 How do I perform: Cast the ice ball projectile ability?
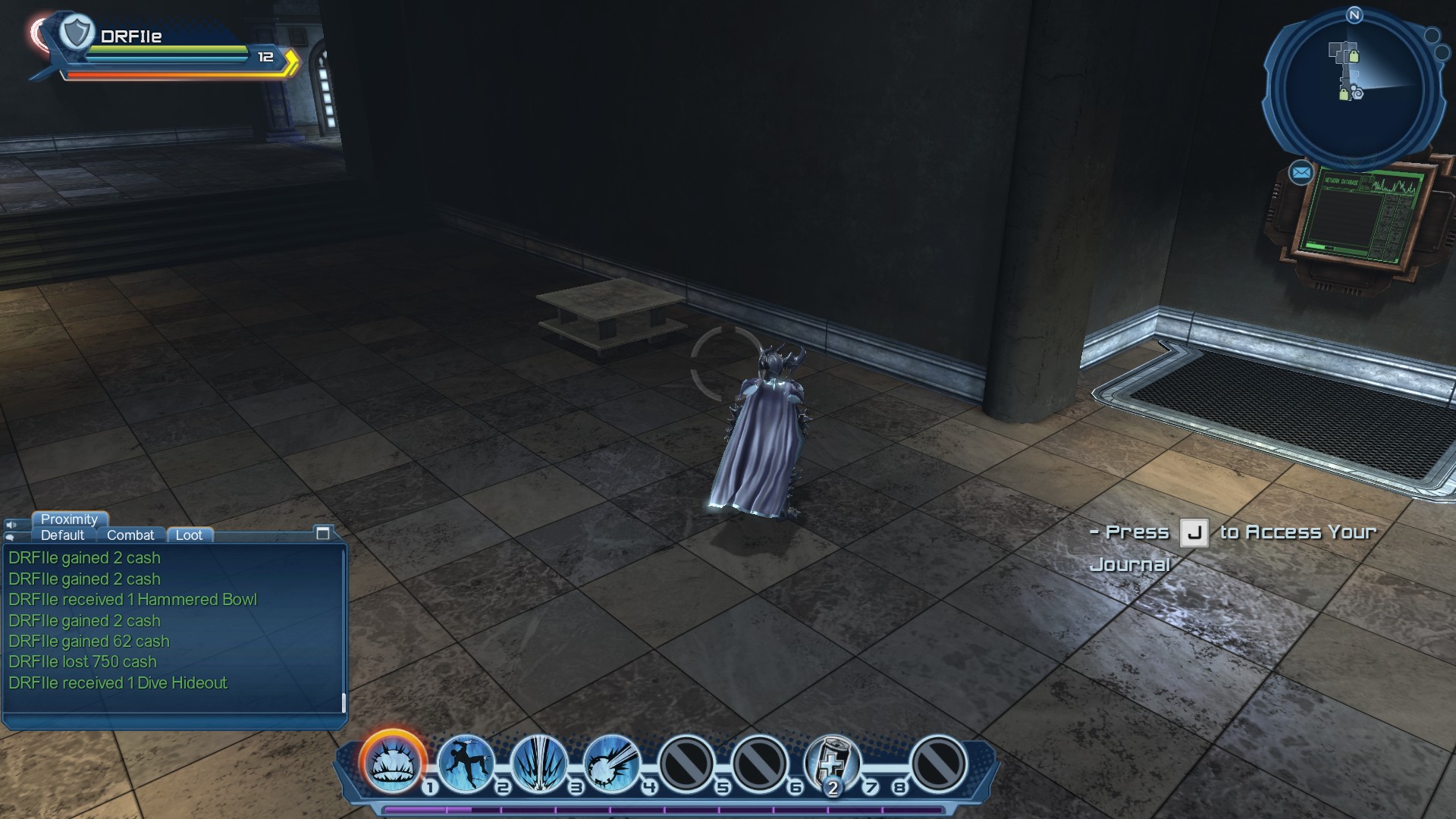pyautogui.click(x=612, y=762)
